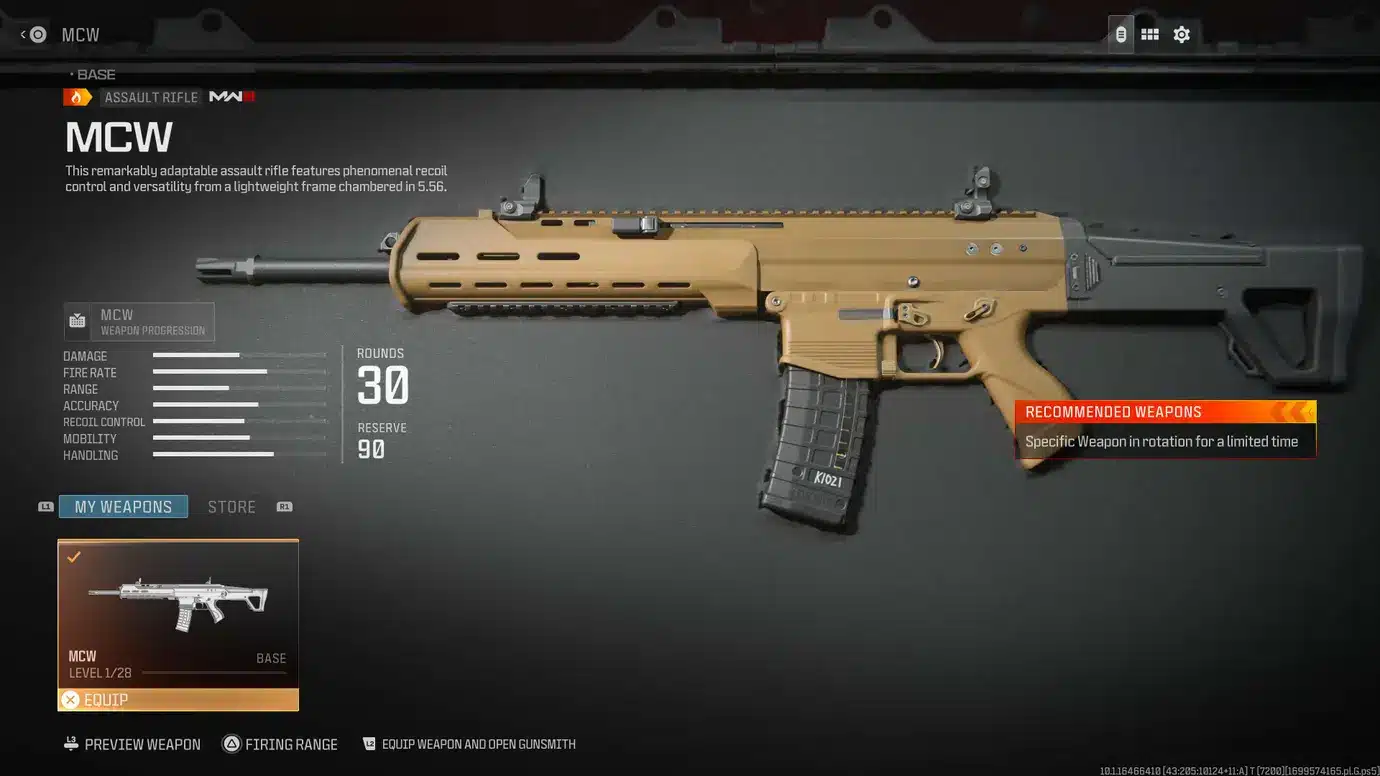Click the Recommended Weapons banner chevrons
Image resolution: width=1380 pixels, height=776 pixels.
[x=1295, y=411]
